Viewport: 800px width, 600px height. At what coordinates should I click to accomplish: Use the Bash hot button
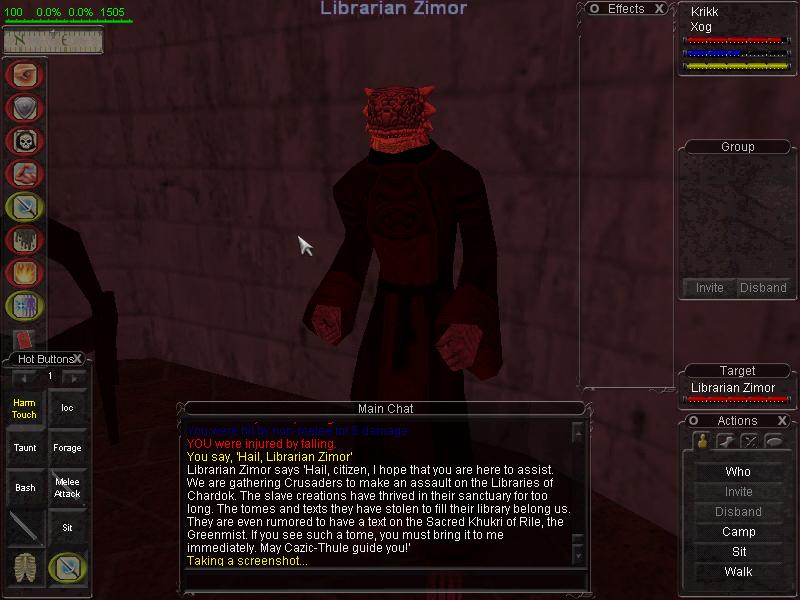[x=24, y=488]
